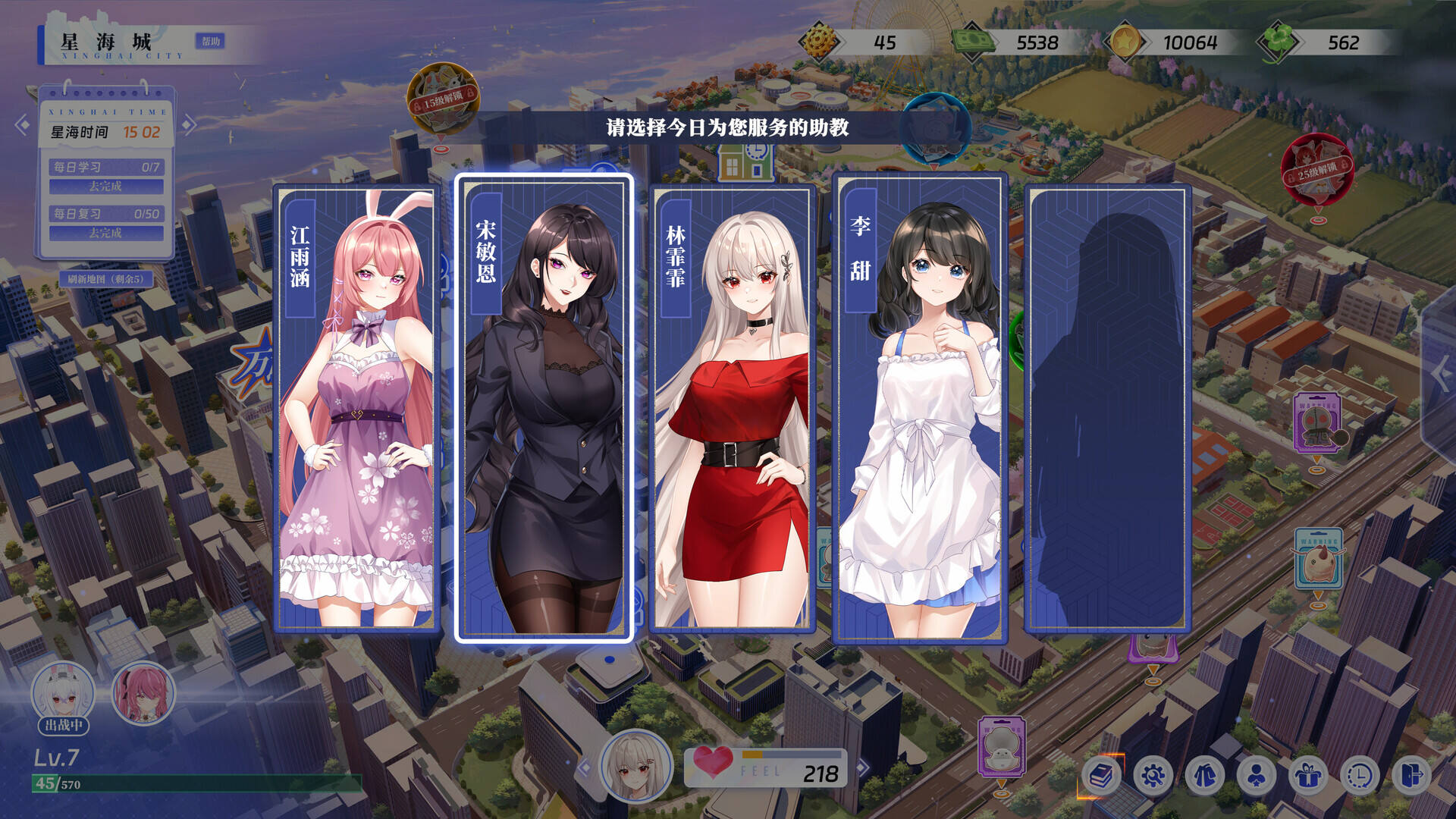This screenshot has height=819, width=1456.
Task: Refresh the map with 刷新地图 button
Action: pos(105,279)
